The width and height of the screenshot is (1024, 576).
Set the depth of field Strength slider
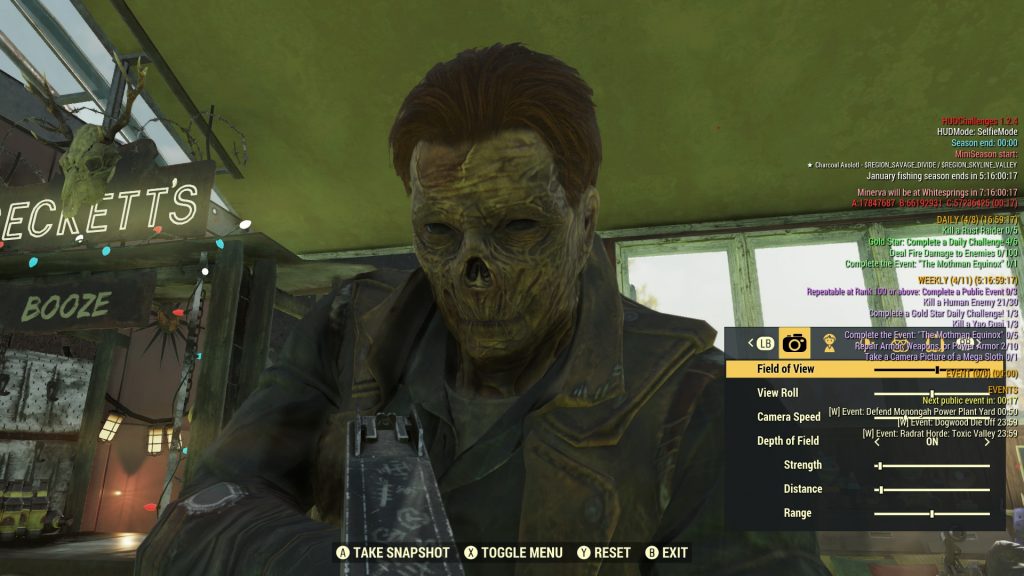click(x=879, y=465)
